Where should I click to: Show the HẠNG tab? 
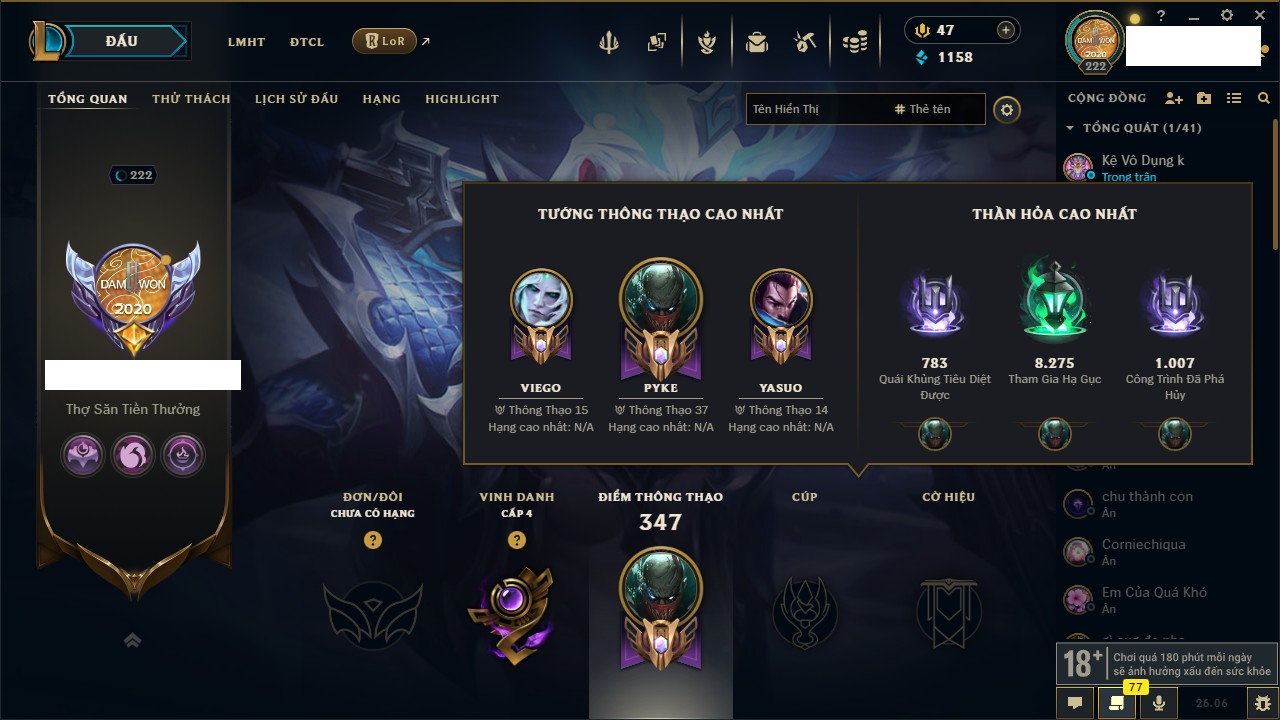381,99
